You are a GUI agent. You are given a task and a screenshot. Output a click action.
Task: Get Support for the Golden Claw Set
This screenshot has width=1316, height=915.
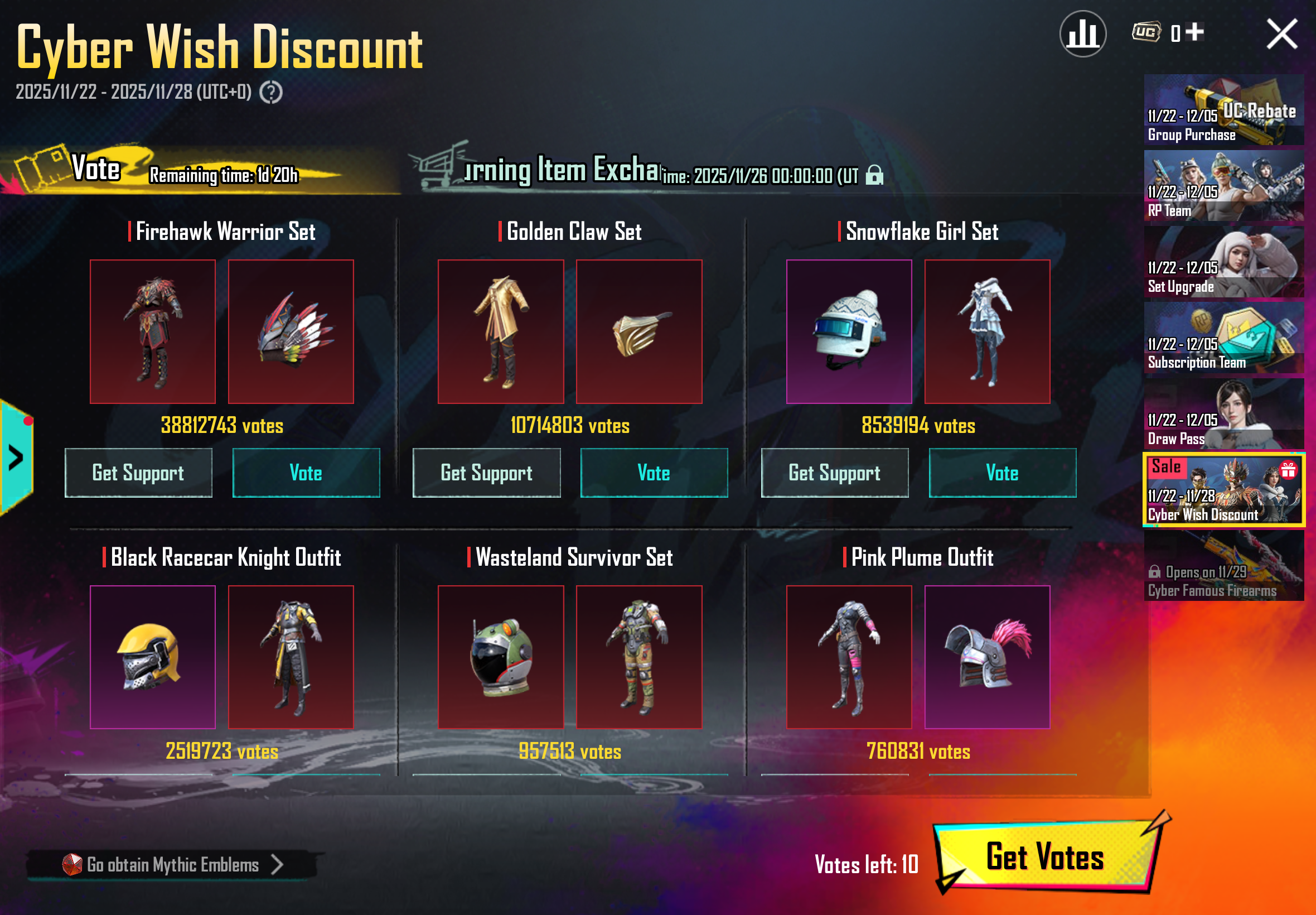click(486, 473)
